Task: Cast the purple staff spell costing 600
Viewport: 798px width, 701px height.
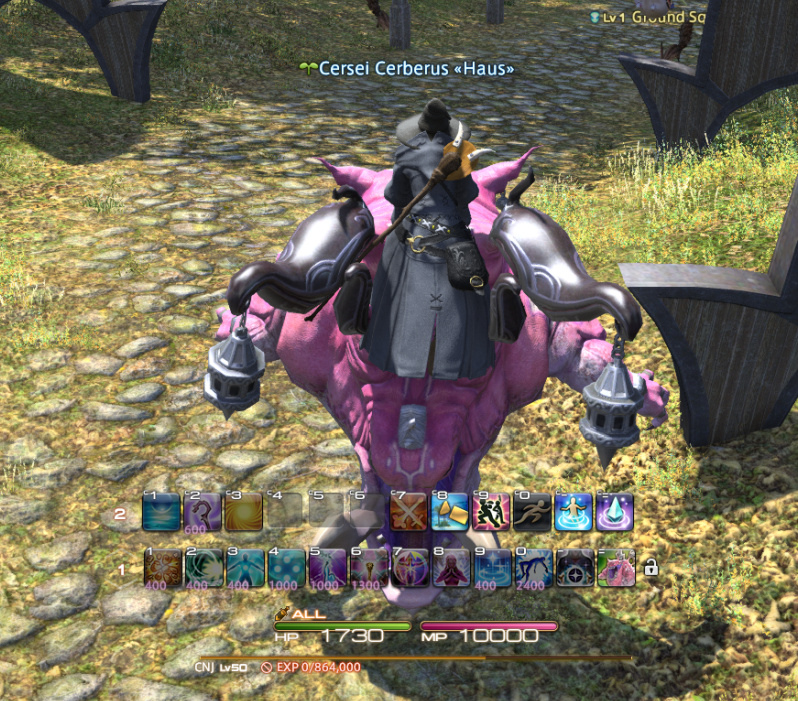Action: pyautogui.click(x=203, y=512)
